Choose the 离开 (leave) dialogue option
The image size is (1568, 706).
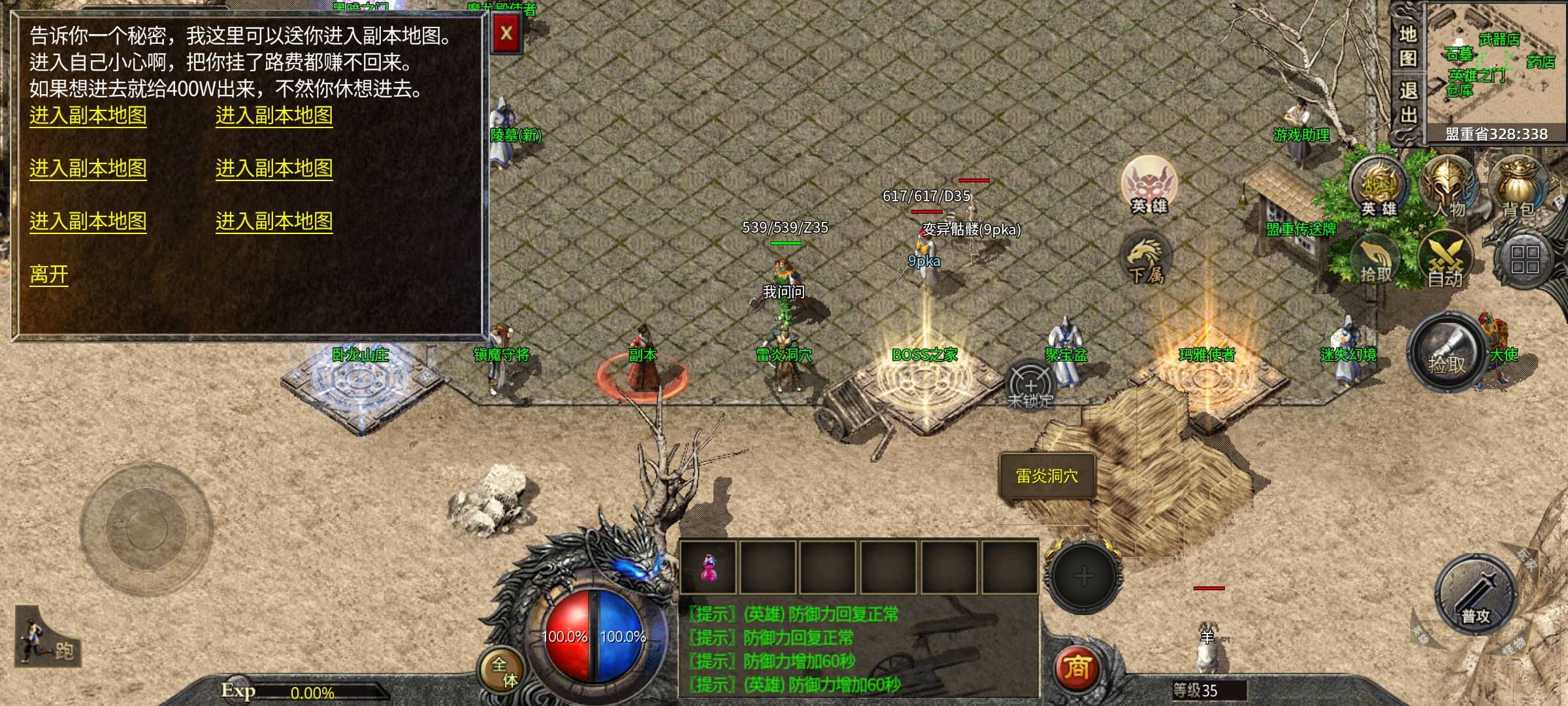(x=49, y=274)
